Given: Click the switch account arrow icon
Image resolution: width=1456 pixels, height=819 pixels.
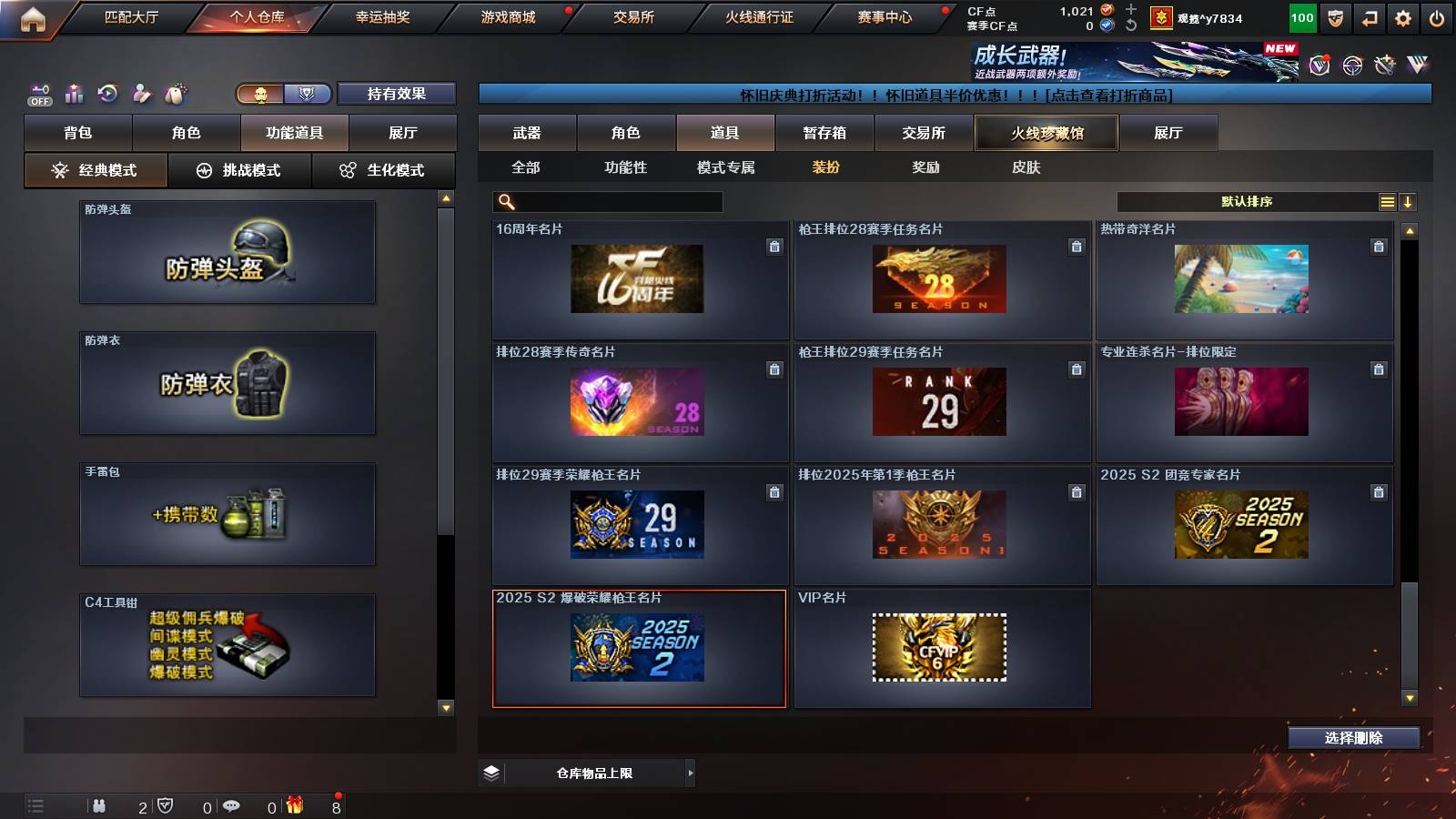Looking at the screenshot, I should click(1369, 17).
